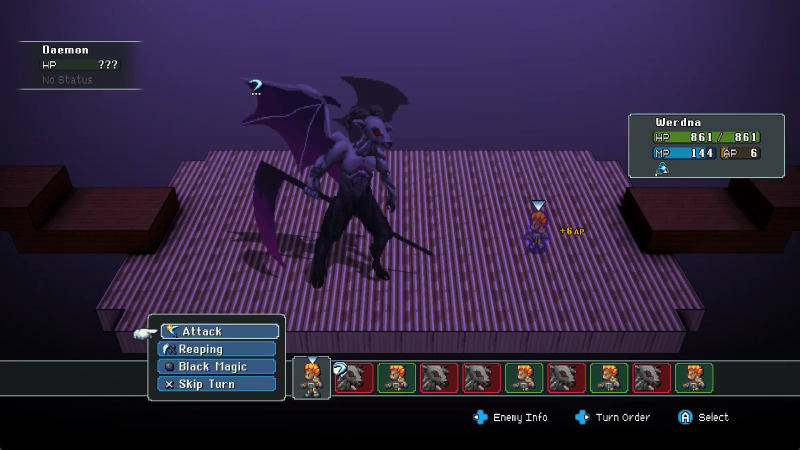Open the Black Magic command
The image size is (800, 450).
[203, 366]
